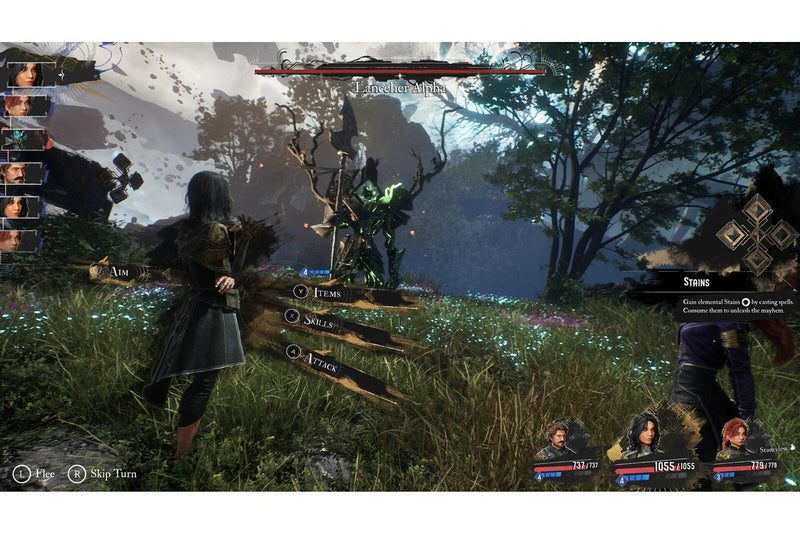Click the Stains diamond cluster icon
This screenshot has height=533, width=800.
point(758,234)
